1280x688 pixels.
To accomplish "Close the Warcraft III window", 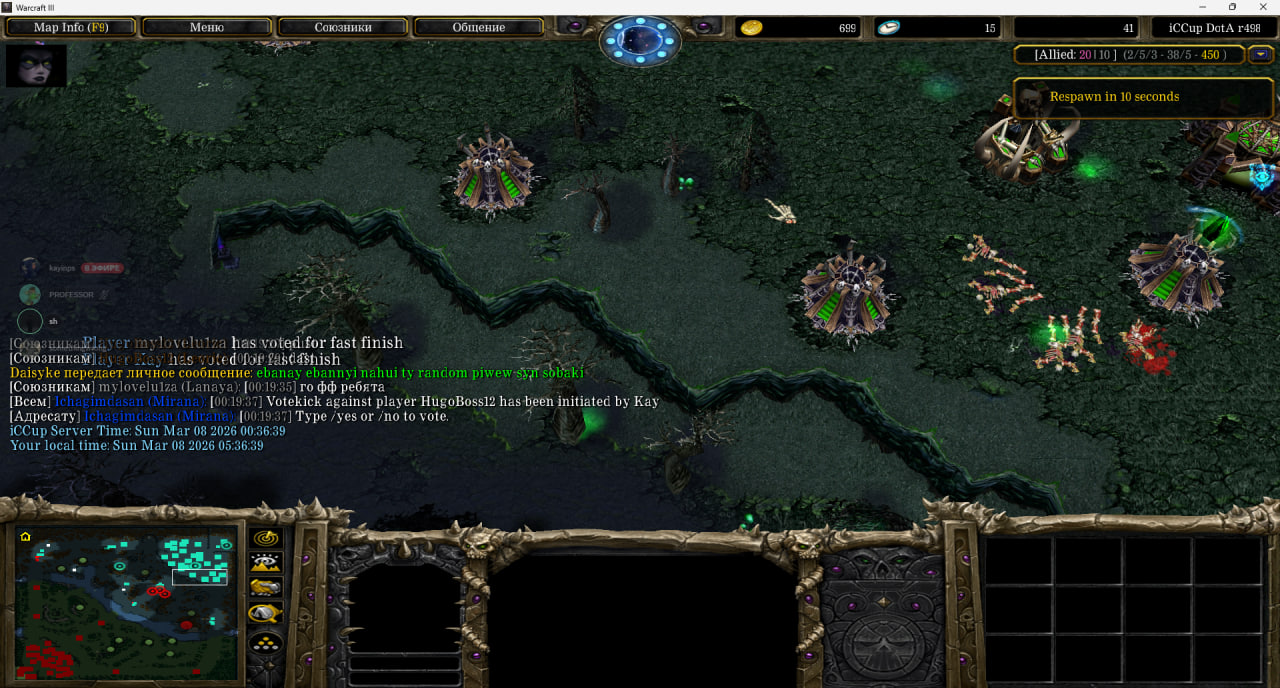I will [x=1263, y=7].
